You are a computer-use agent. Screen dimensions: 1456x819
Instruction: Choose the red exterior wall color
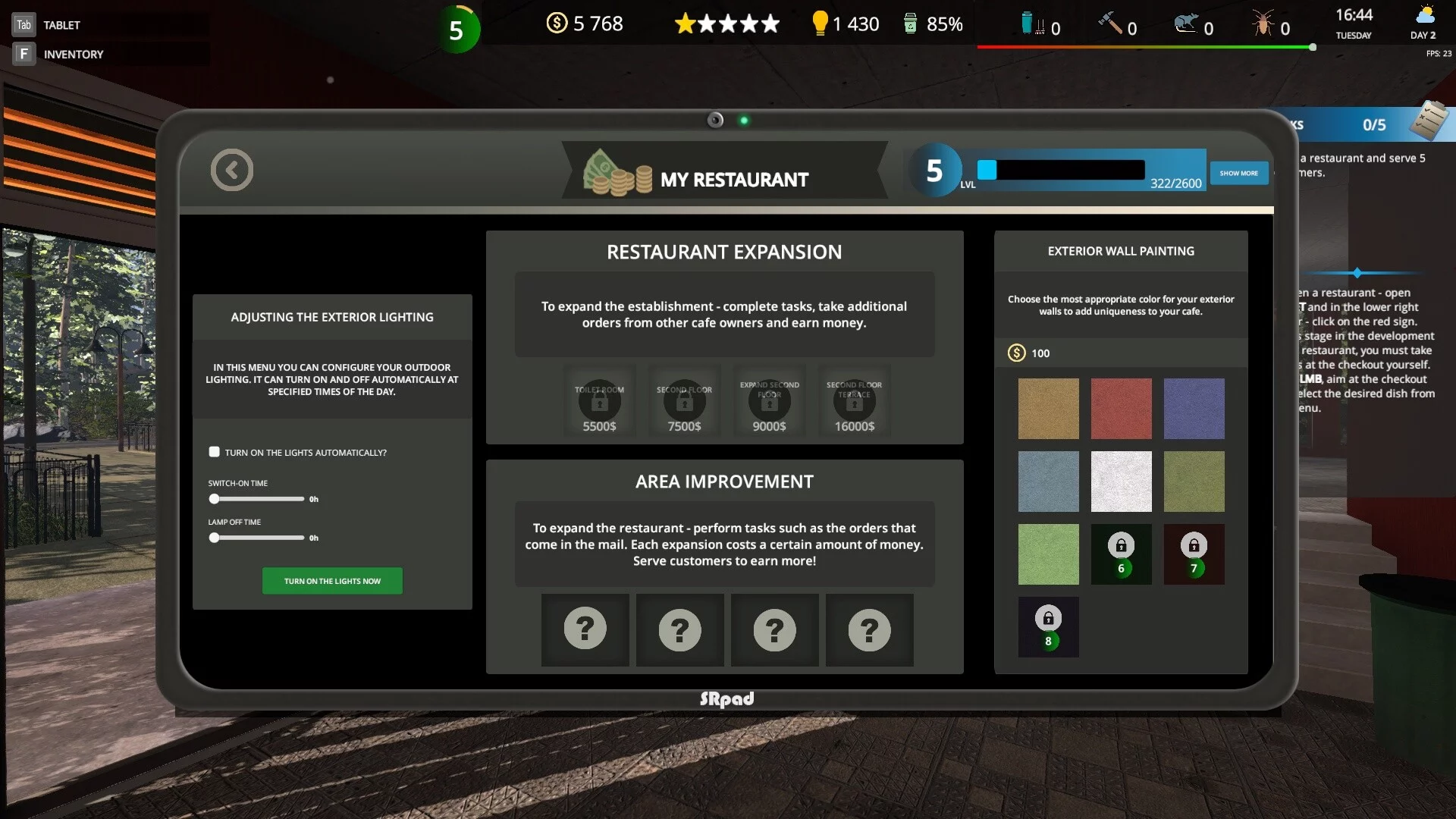[1121, 409]
